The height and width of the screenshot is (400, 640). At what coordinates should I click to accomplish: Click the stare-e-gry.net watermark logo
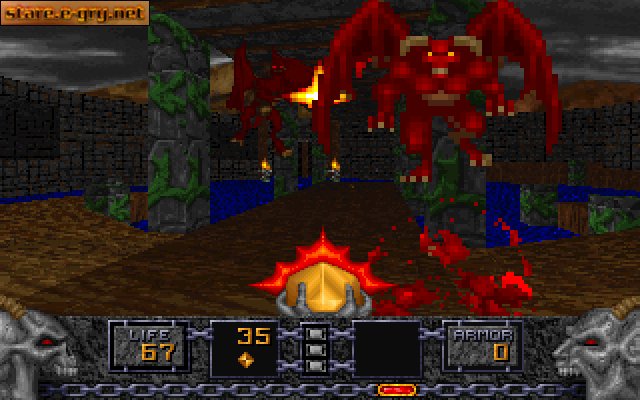point(75,13)
